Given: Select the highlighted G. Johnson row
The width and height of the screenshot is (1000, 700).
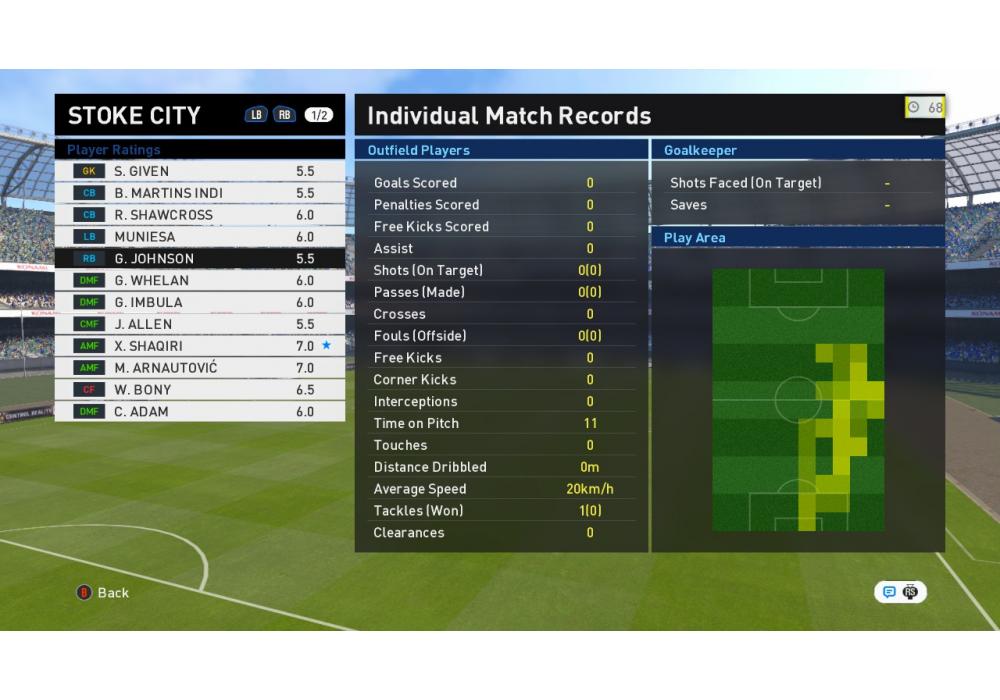Looking at the screenshot, I should tap(199, 259).
